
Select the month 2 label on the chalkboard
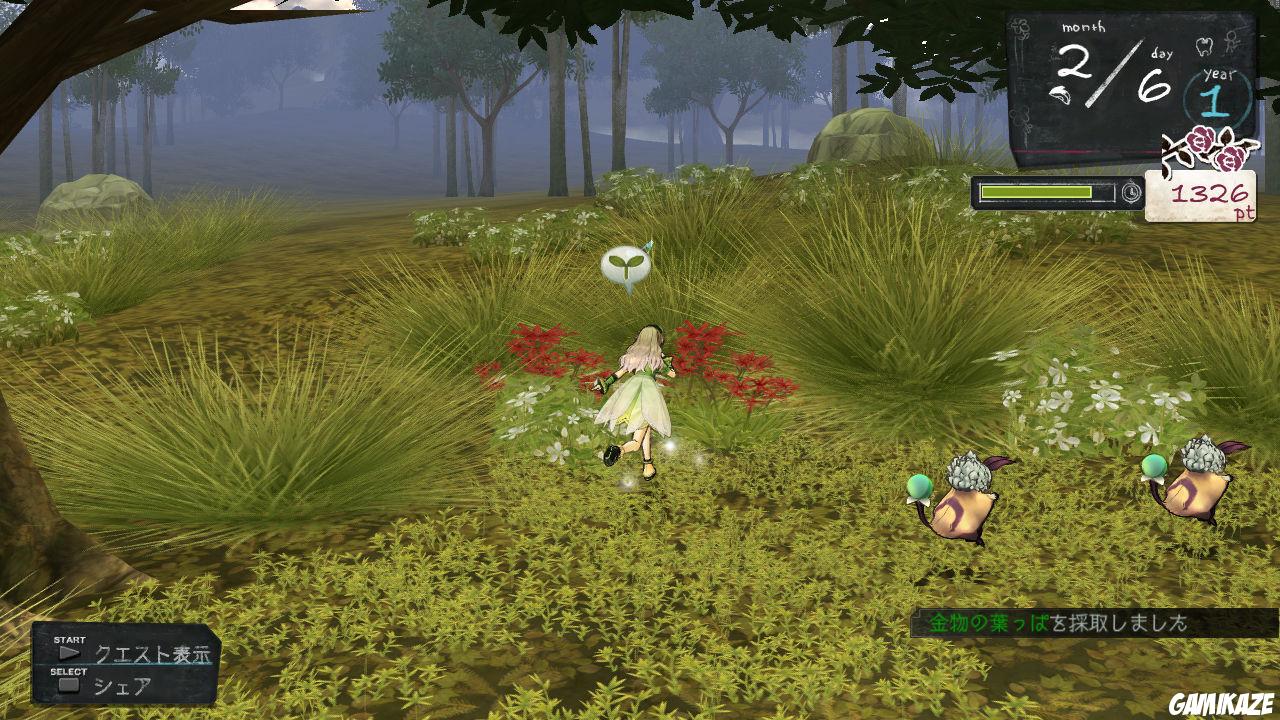point(1072,66)
